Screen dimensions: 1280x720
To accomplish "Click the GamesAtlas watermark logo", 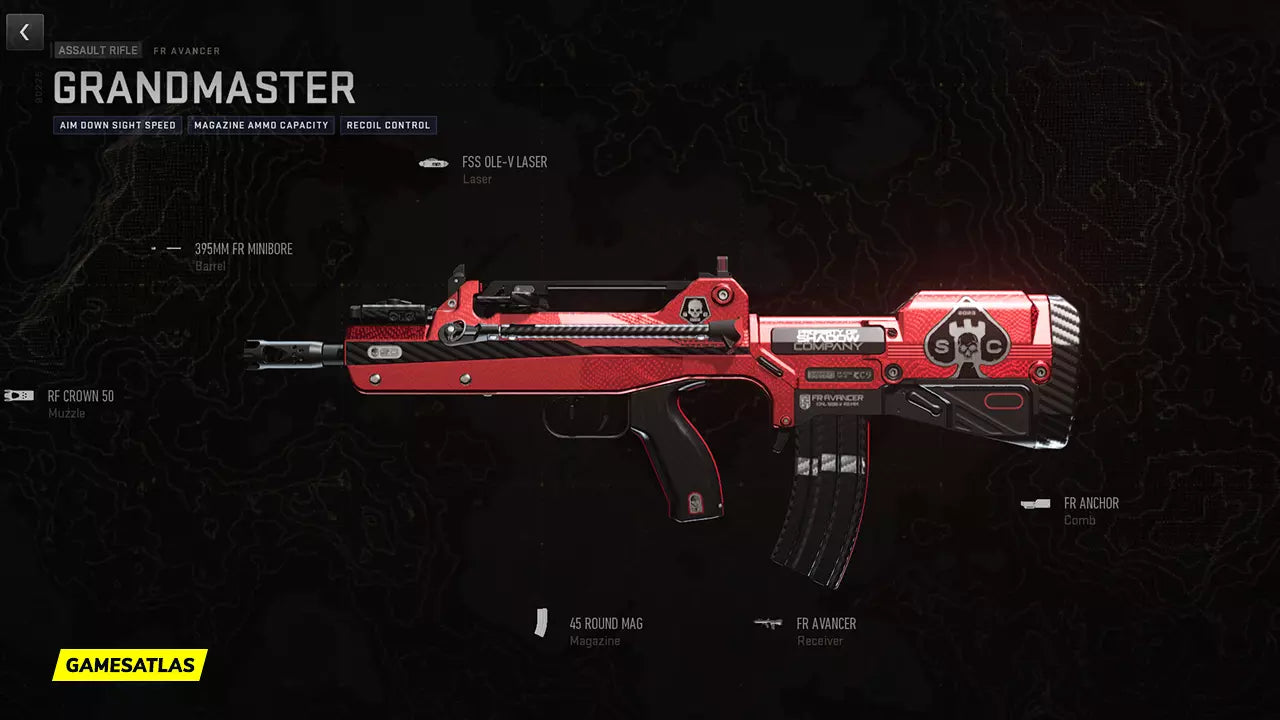I will [130, 665].
